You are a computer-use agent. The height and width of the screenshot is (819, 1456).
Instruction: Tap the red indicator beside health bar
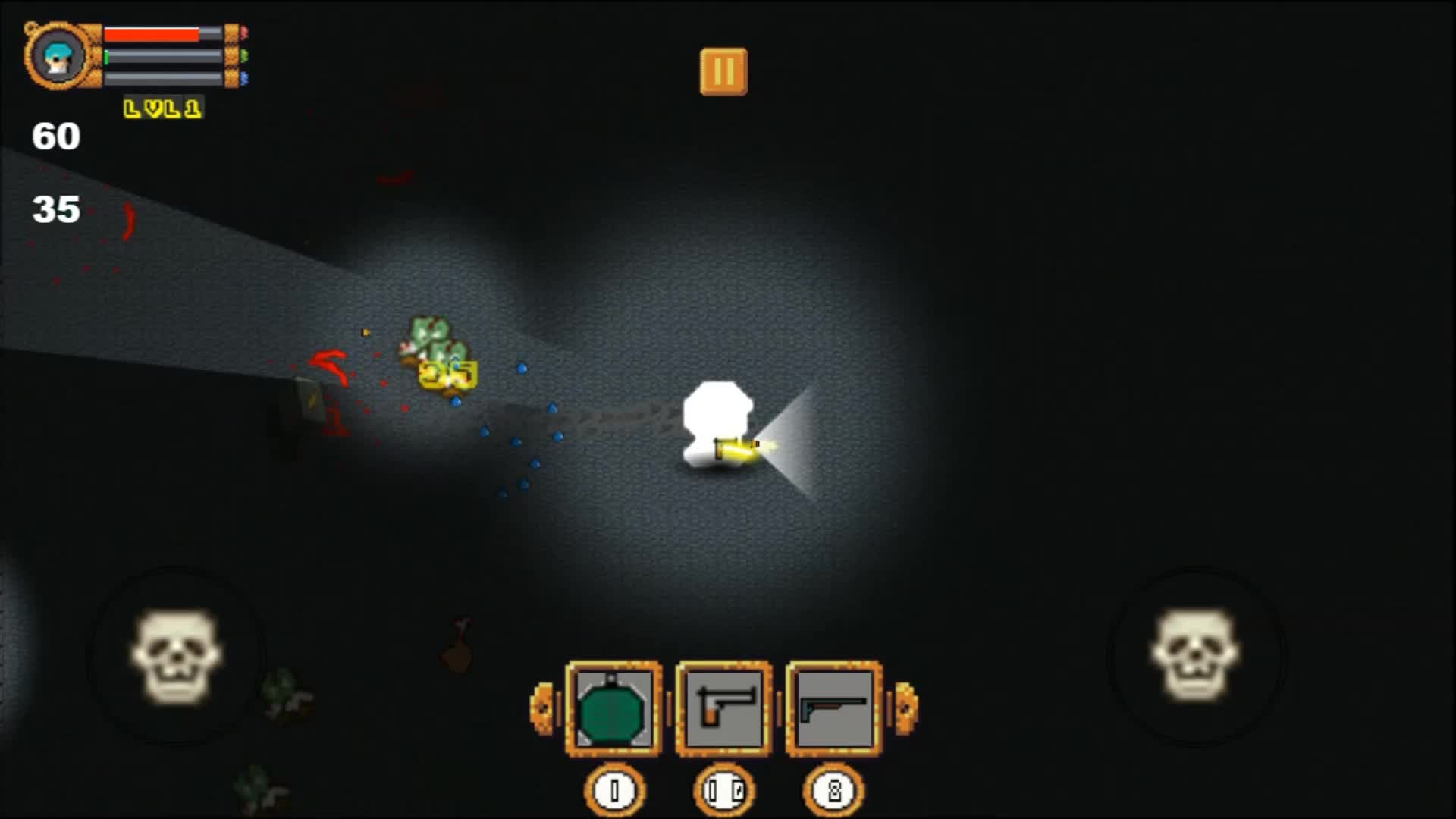[x=244, y=33]
